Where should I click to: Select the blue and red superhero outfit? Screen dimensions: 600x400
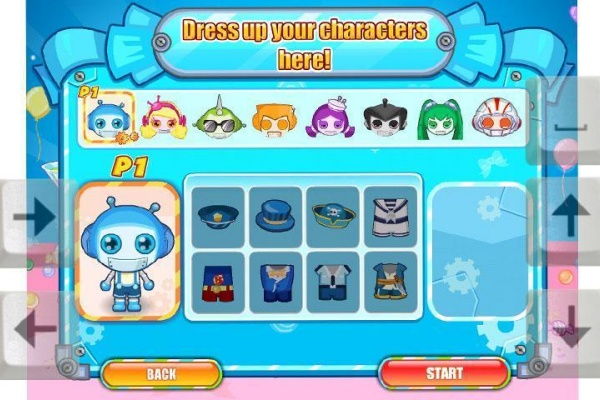[x=218, y=281]
